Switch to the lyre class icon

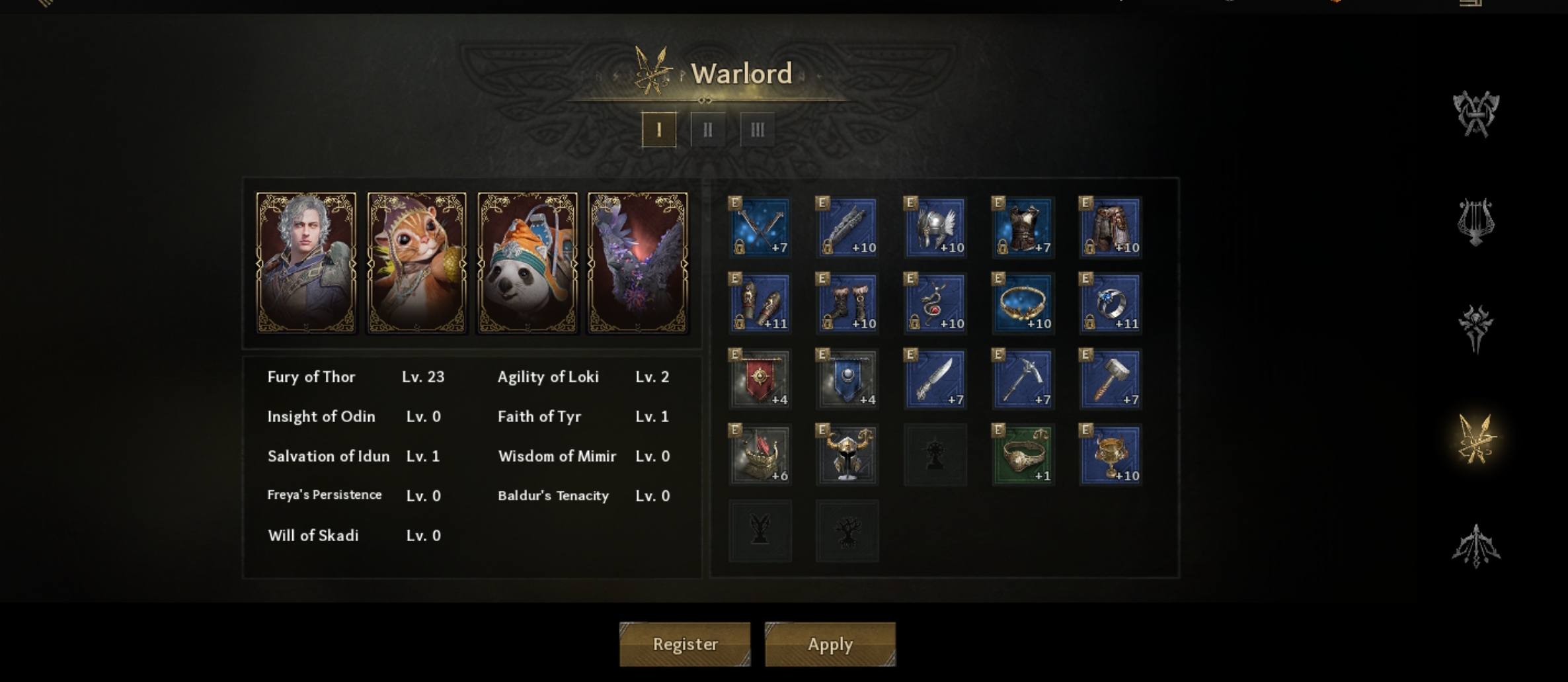(1475, 222)
